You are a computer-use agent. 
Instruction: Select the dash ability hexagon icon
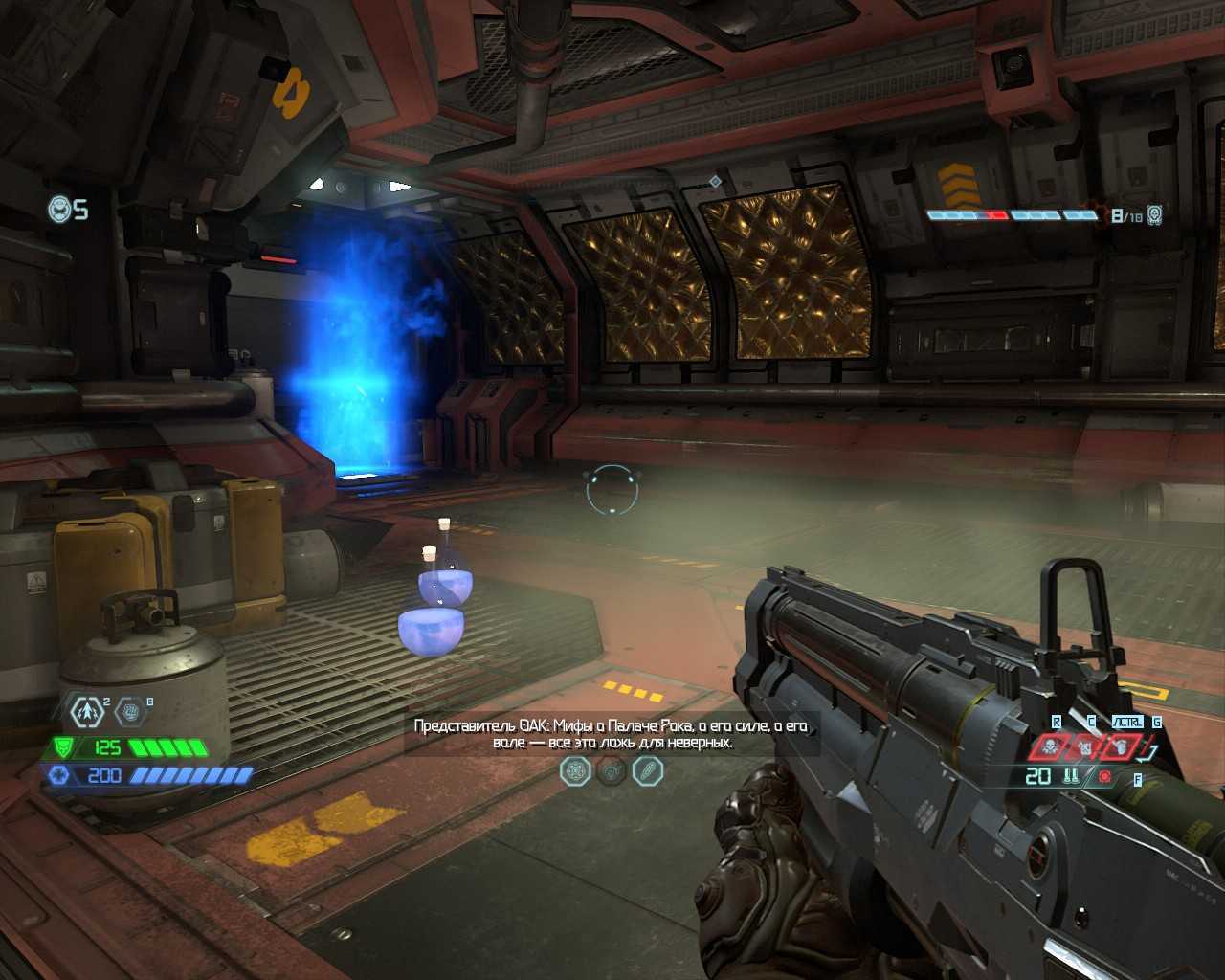pyautogui.click(x=89, y=711)
